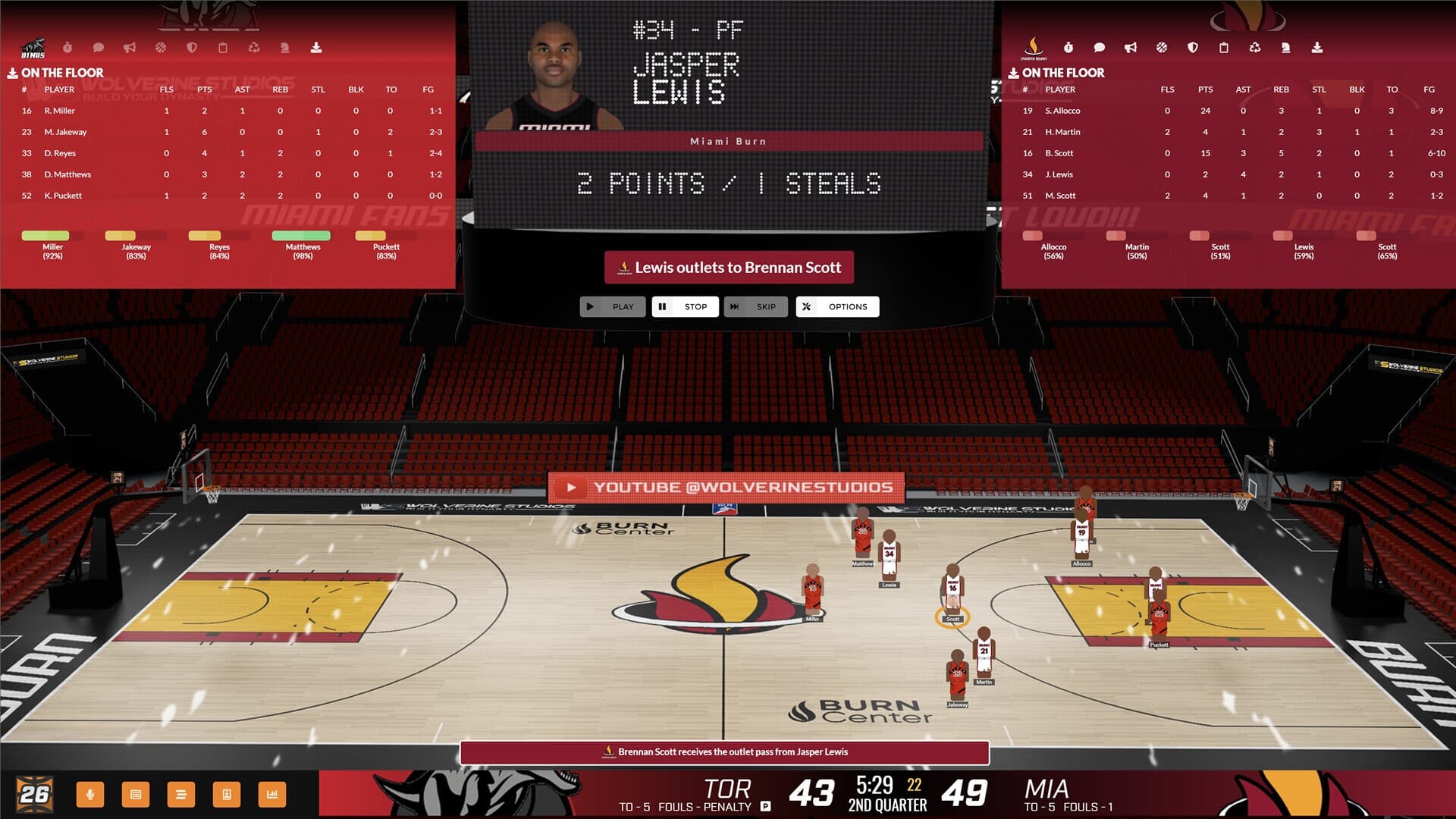Open the microphone commentary icon in bottom toolbar
Screen dimensions: 1456x819
point(90,795)
